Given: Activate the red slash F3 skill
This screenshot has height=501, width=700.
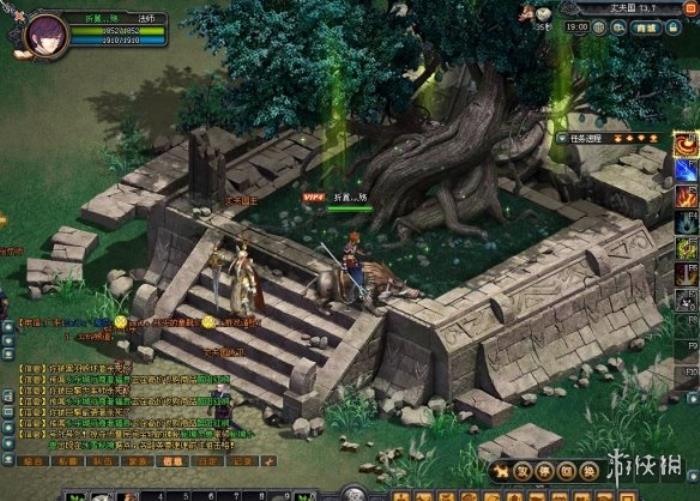Looking at the screenshot, I should click(687, 197).
